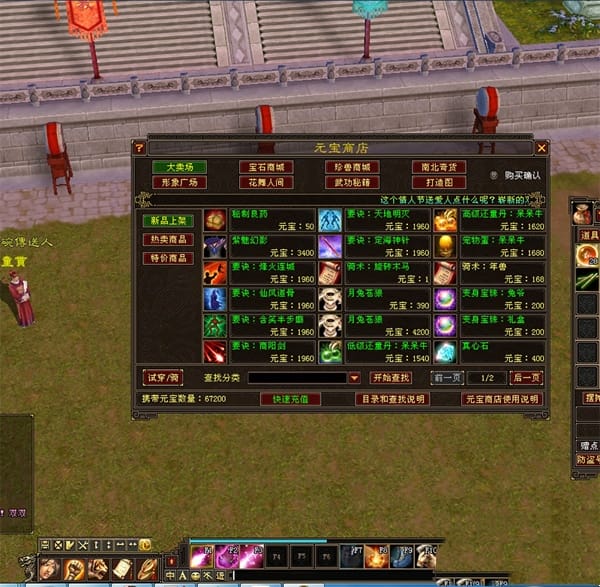Open the 形象广场 category
Image resolution: width=600 pixels, height=587 pixels.
click(x=180, y=183)
